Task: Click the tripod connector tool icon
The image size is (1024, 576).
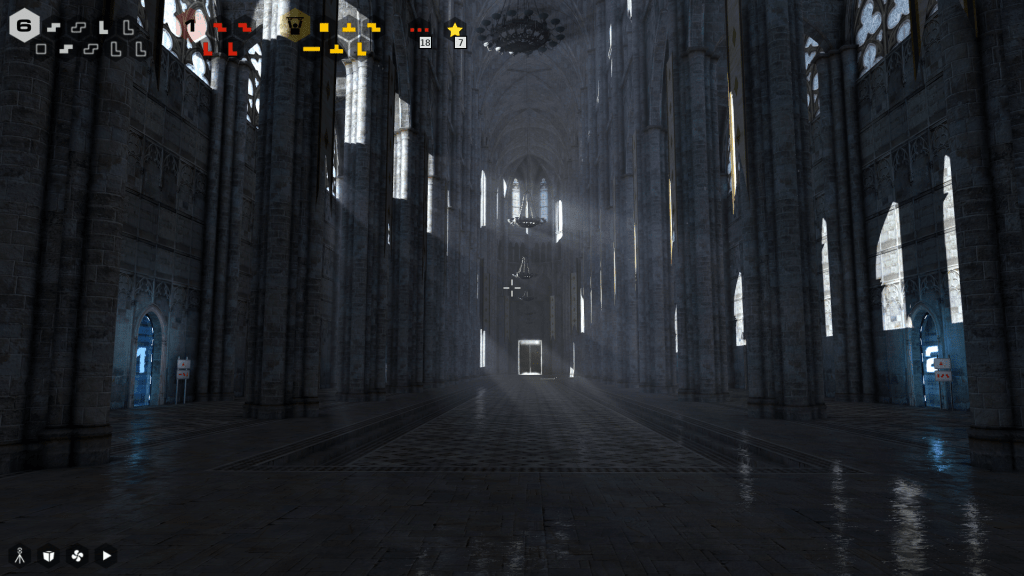Action: [19, 555]
